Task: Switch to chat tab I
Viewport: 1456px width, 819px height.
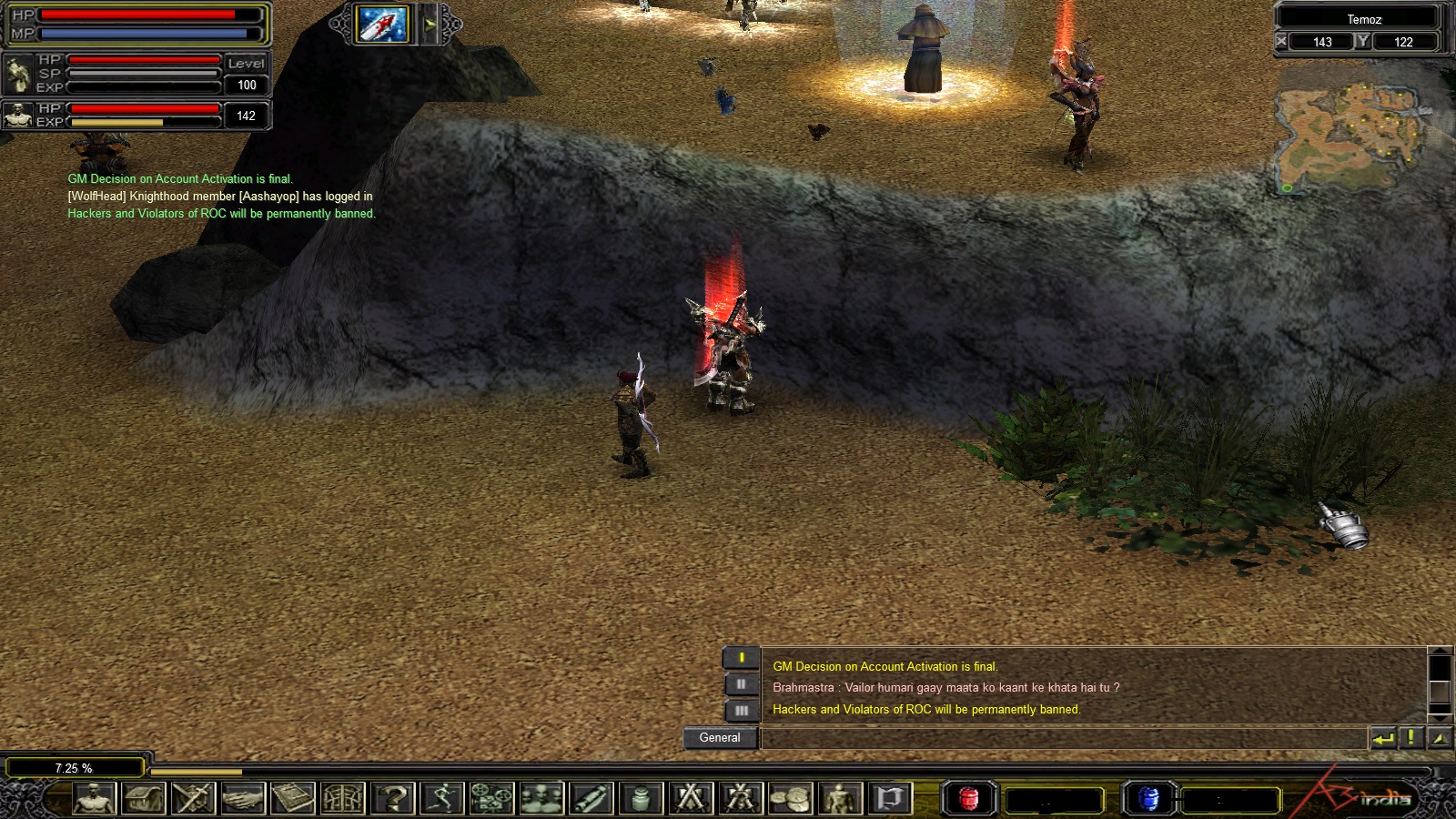Action: tap(741, 657)
